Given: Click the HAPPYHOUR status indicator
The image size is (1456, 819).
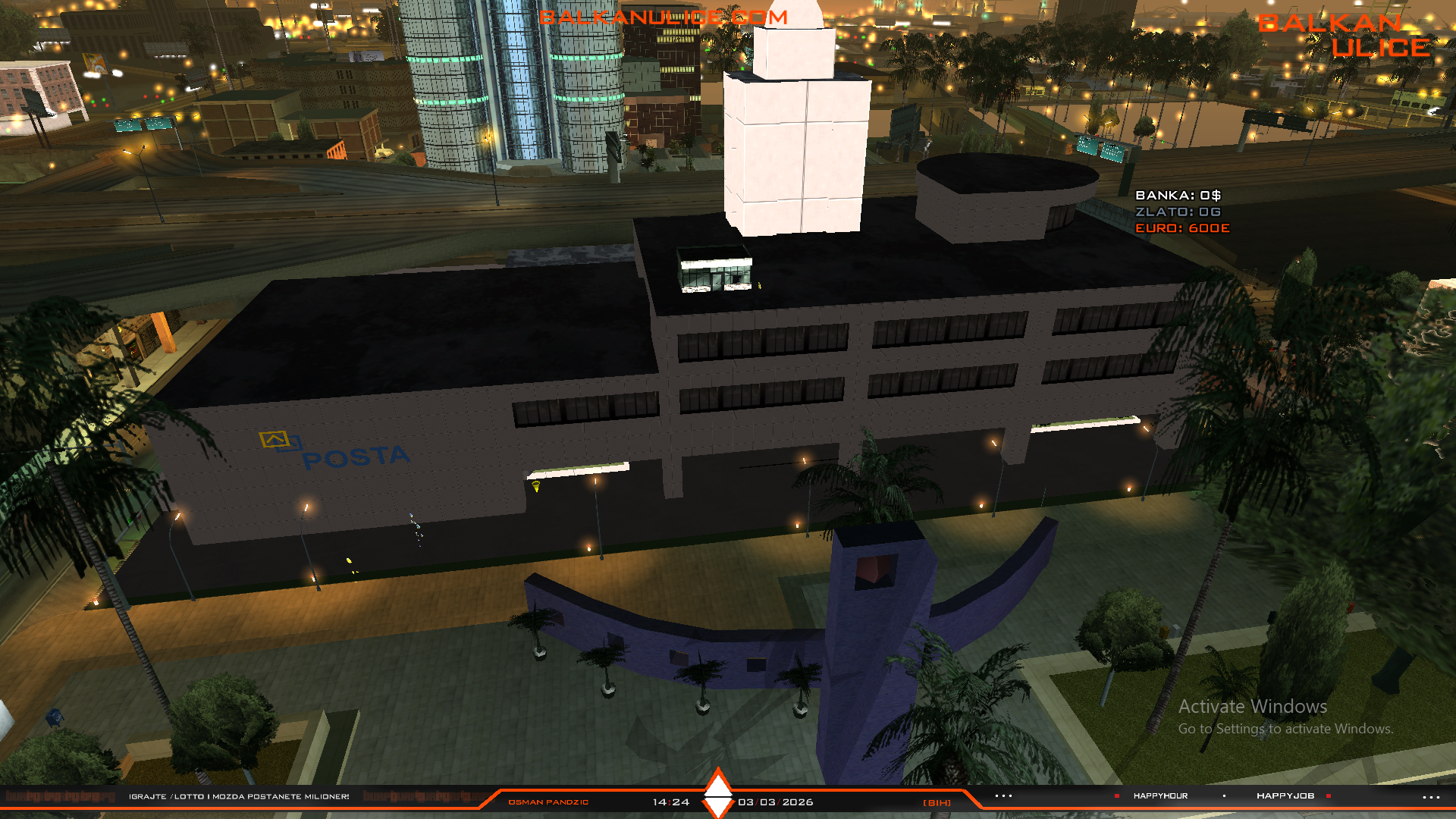Looking at the screenshot, I should tap(1159, 795).
